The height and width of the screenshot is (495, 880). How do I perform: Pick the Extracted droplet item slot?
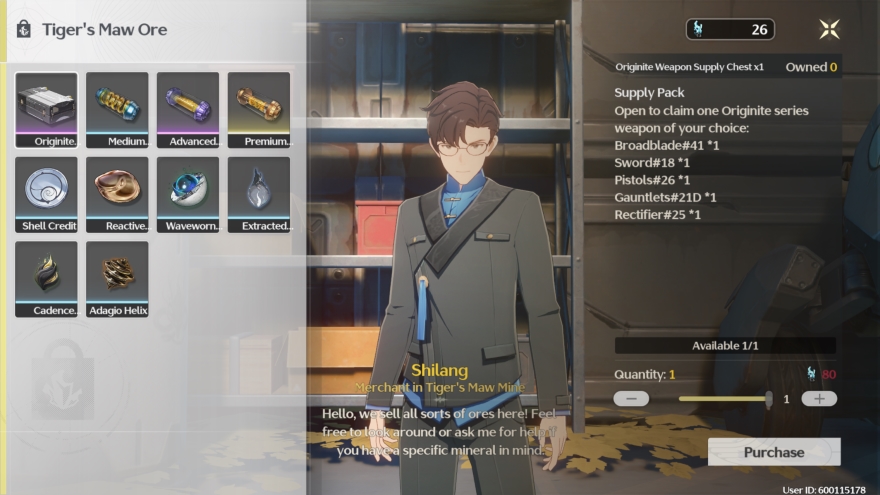pos(259,193)
